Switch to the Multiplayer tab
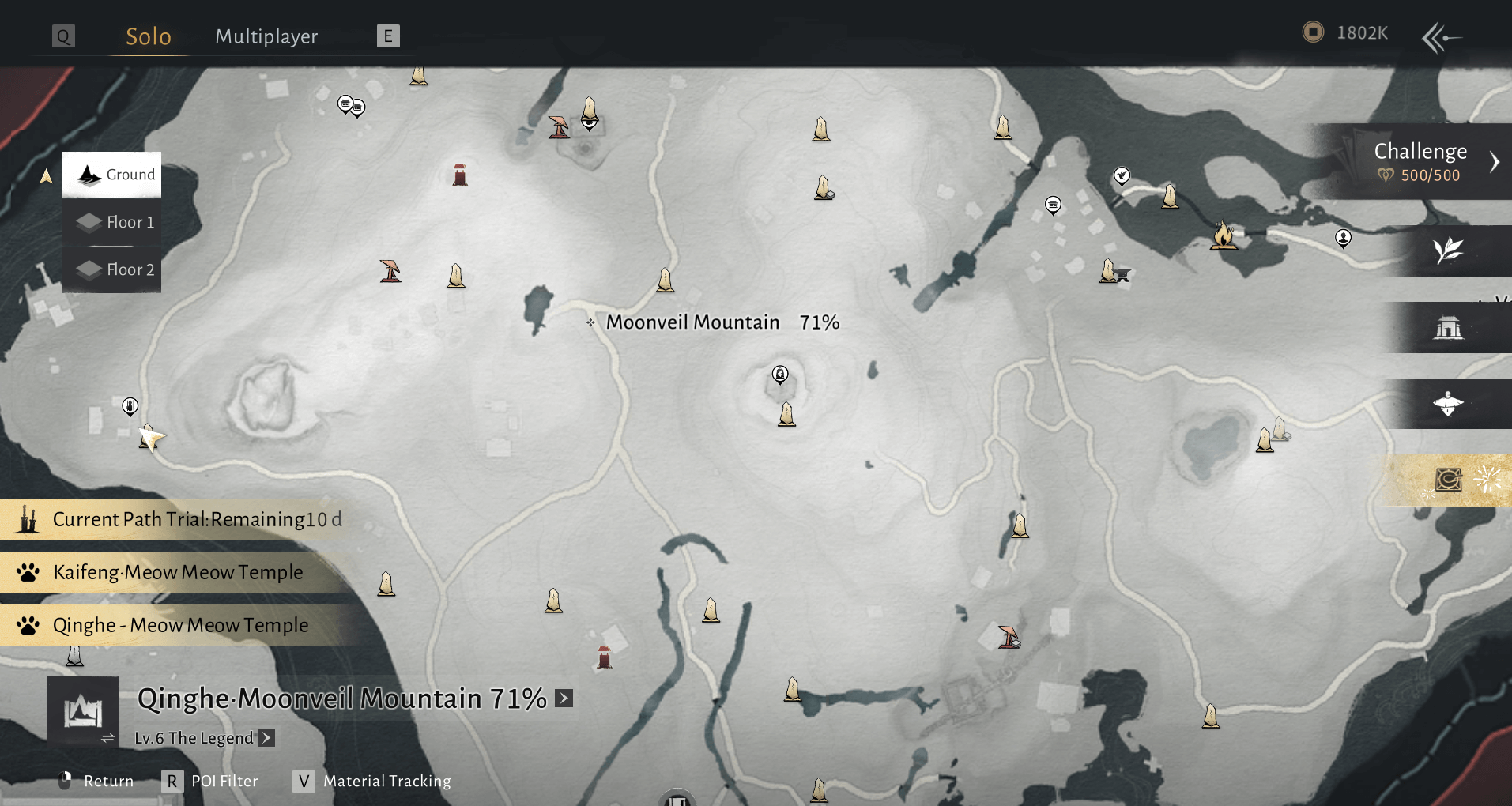The height and width of the screenshot is (806, 1512). (266, 36)
